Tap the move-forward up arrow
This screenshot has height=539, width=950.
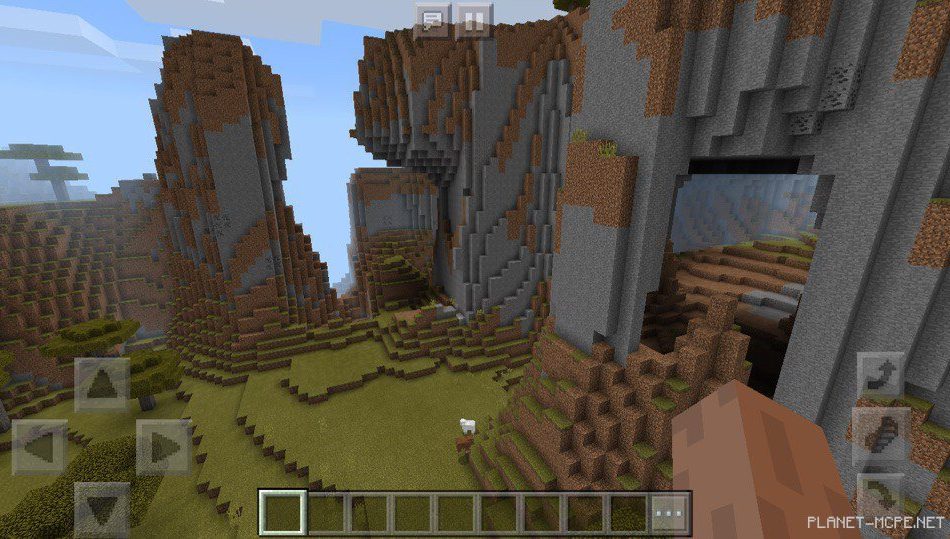pos(102,384)
